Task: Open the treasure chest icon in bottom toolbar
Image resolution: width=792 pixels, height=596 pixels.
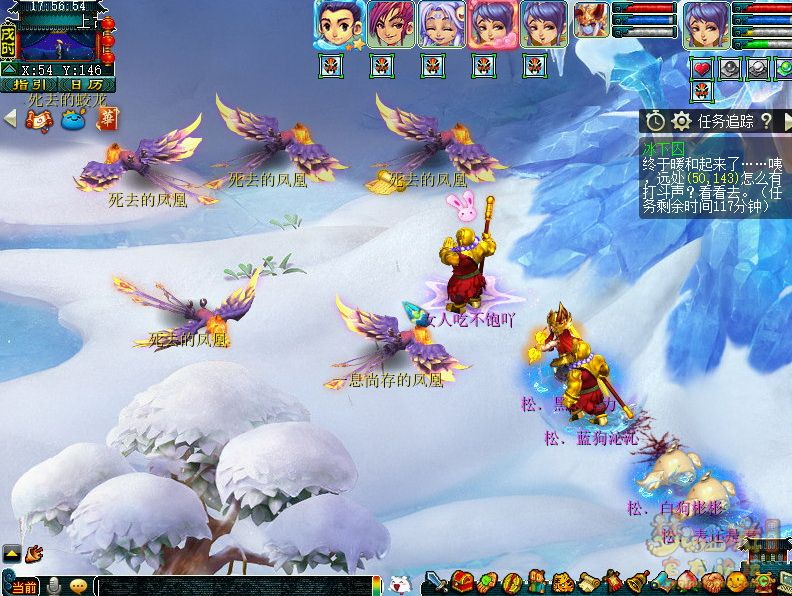Action: point(462,582)
